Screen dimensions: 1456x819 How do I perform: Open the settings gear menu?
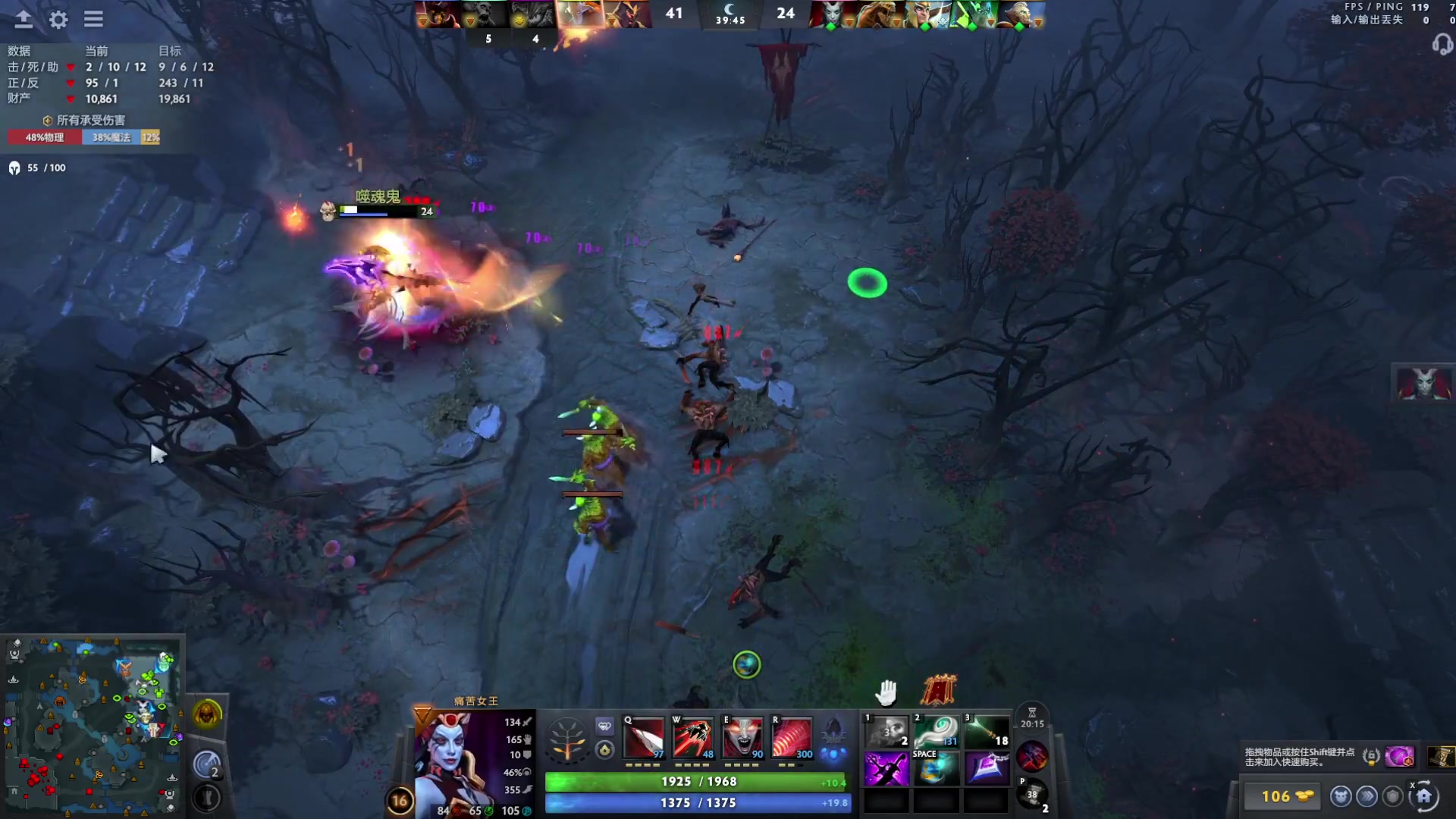(x=58, y=20)
